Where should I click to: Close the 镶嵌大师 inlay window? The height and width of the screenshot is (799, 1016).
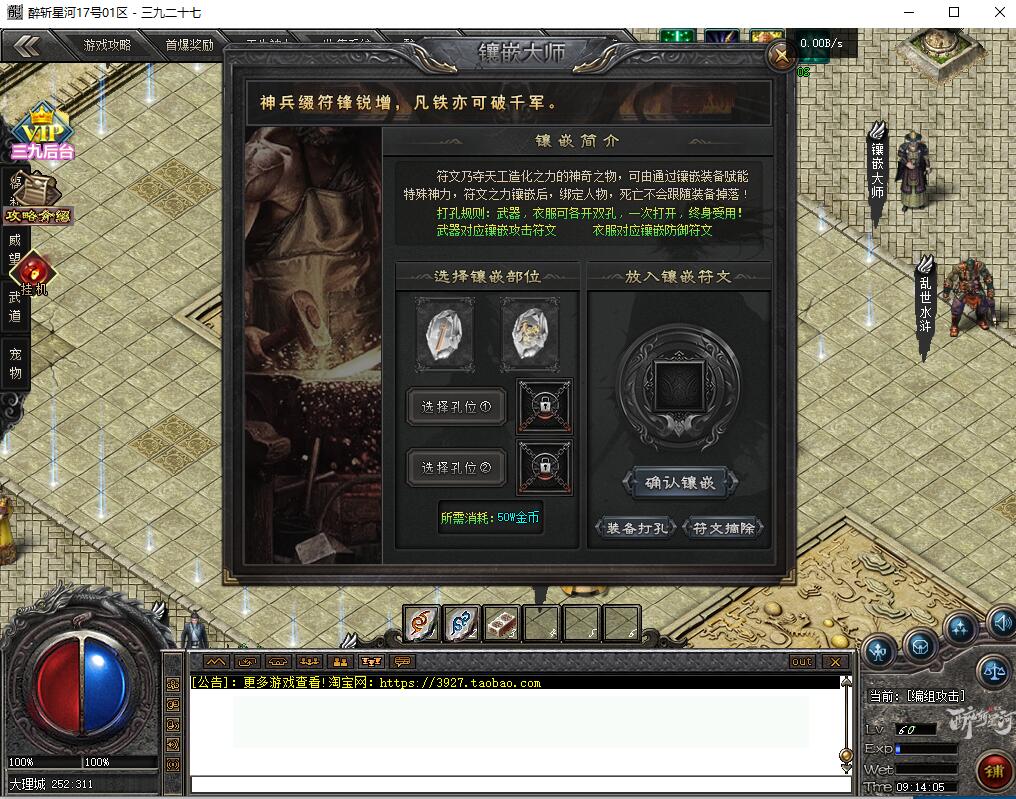tap(780, 56)
